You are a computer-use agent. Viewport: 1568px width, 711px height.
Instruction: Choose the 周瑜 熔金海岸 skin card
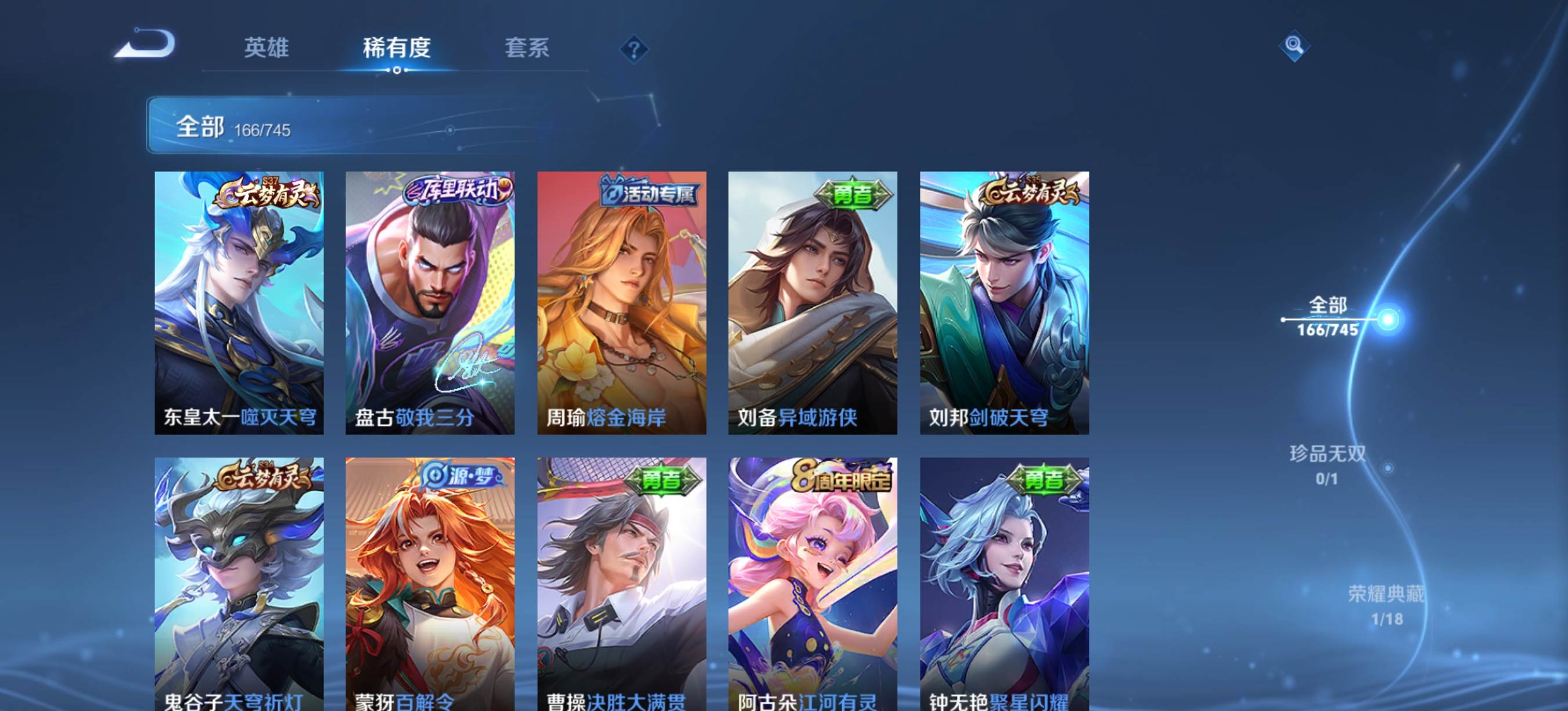[621, 303]
